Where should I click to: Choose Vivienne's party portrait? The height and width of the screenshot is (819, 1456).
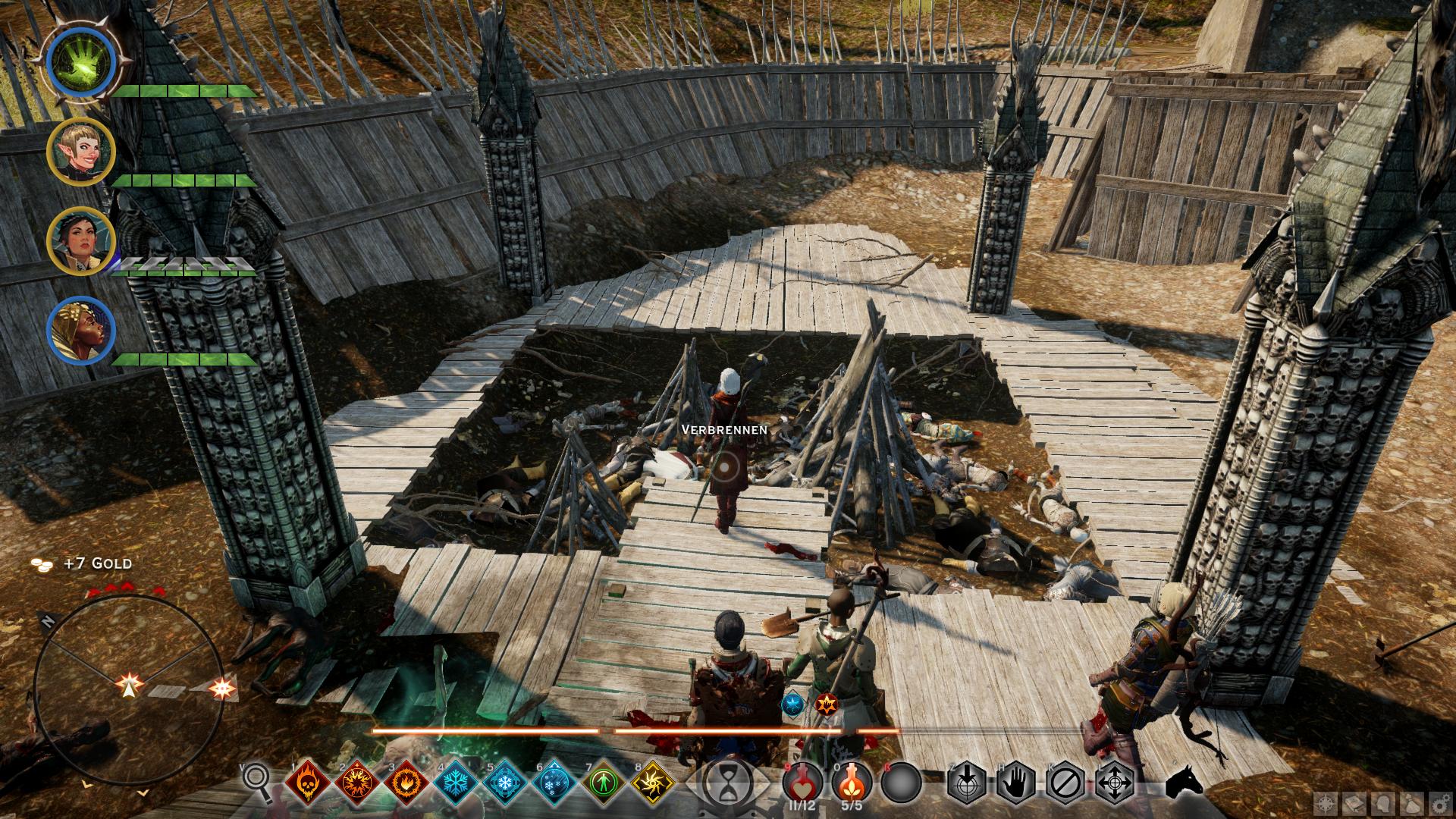(x=80, y=331)
